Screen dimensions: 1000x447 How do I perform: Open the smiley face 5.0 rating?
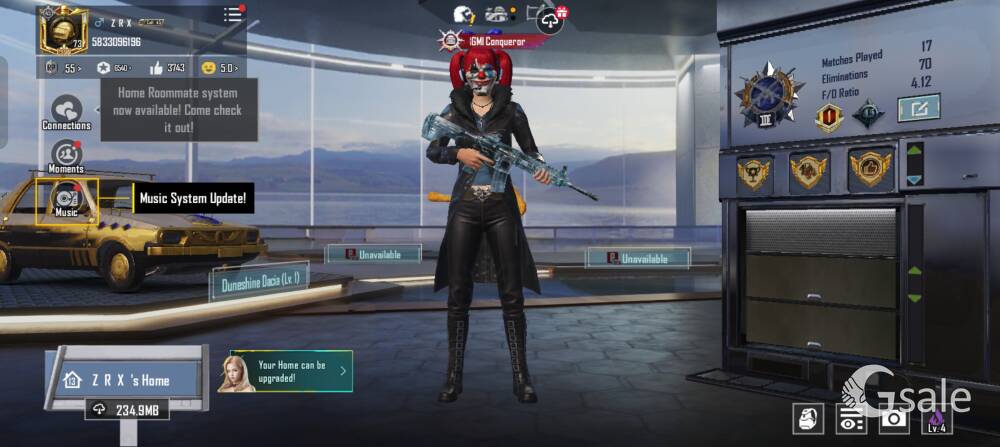click(218, 68)
